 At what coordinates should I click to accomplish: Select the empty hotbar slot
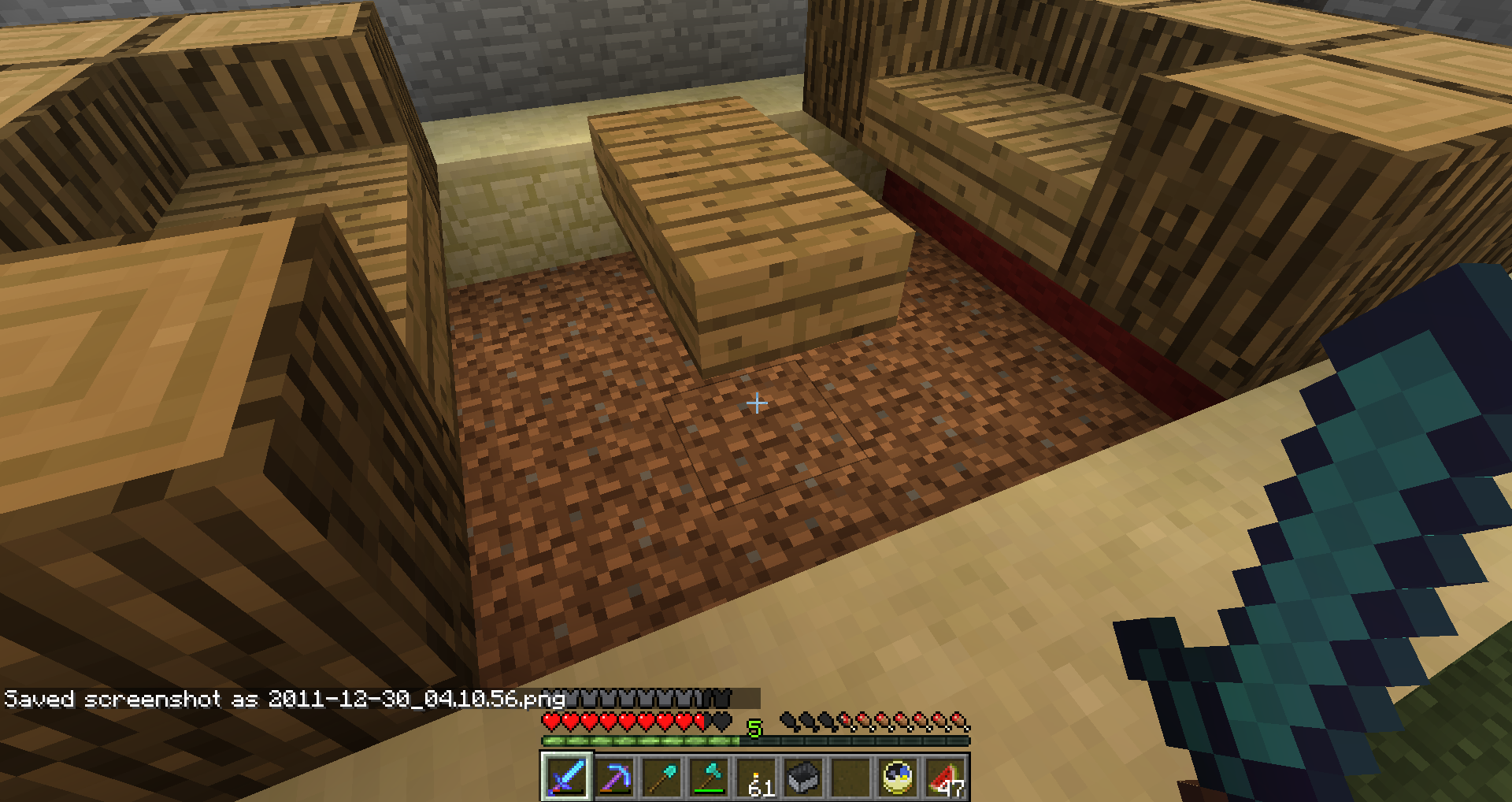click(850, 777)
